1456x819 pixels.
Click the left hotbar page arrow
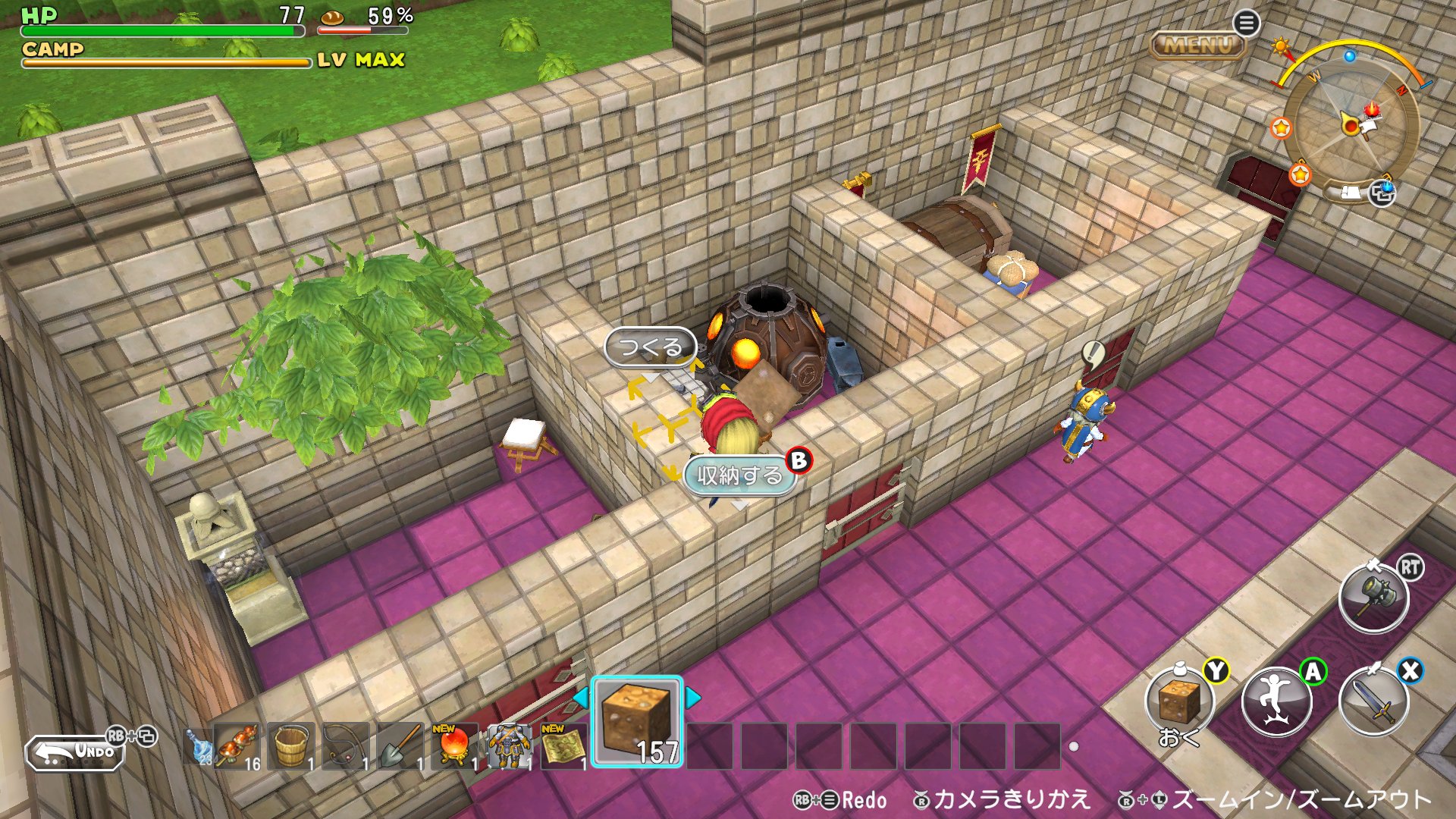point(580,697)
